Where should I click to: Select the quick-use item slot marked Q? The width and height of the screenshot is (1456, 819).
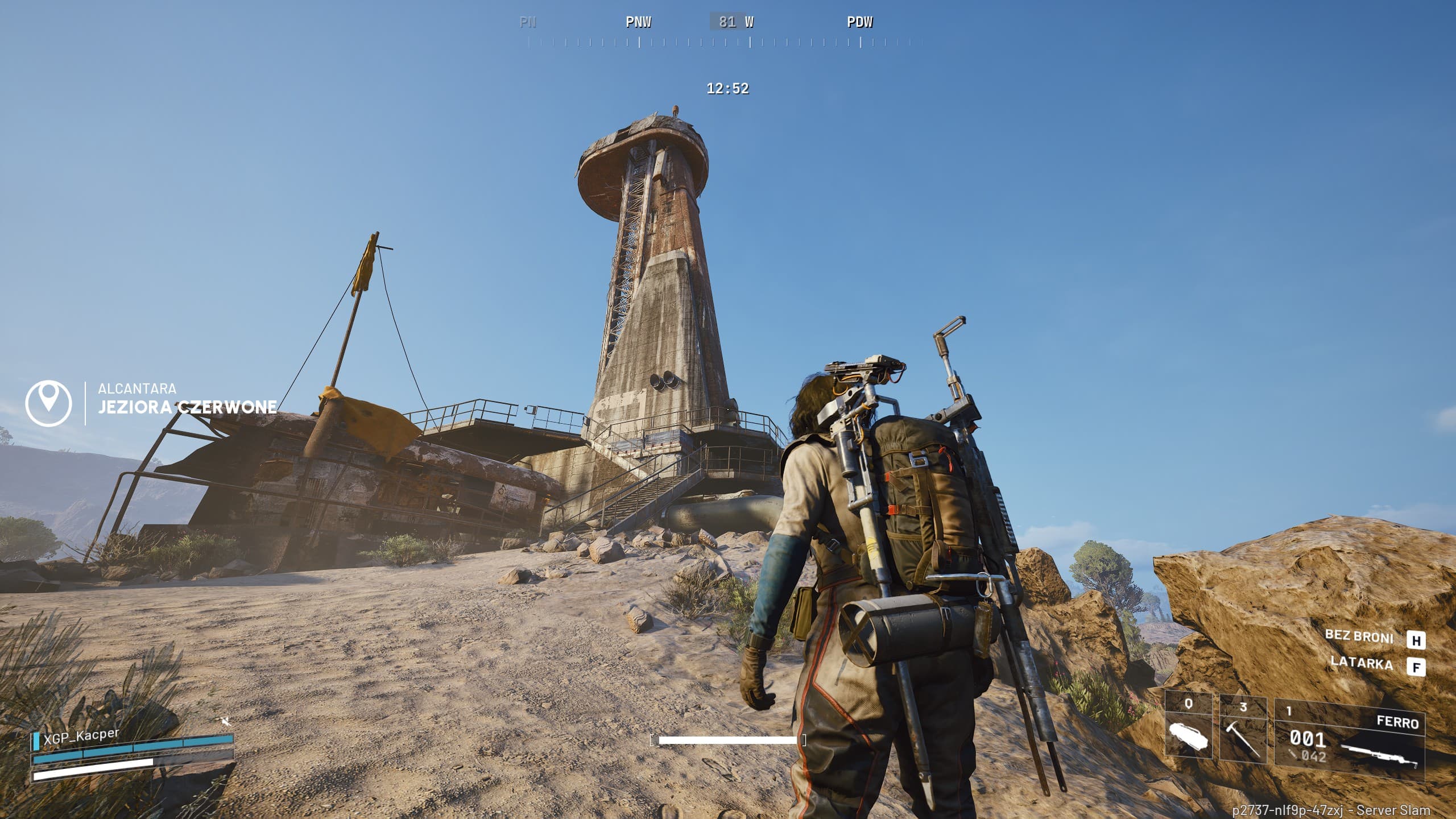pyautogui.click(x=1188, y=729)
